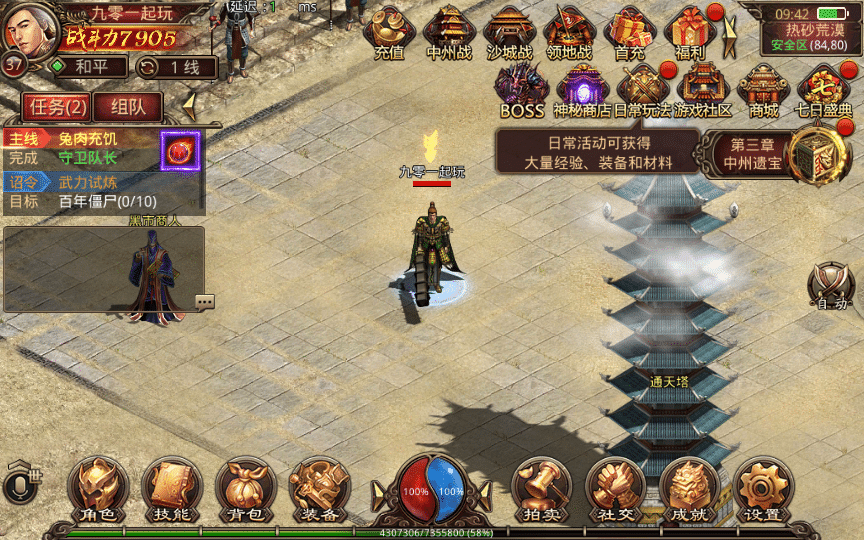
Task: Open the 角色 character menu
Action: click(x=98, y=488)
